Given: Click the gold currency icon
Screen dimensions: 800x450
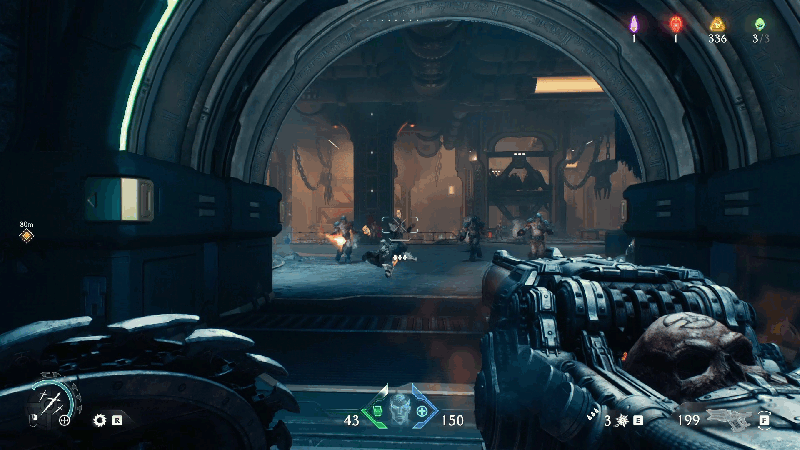Looking at the screenshot, I should (716, 24).
